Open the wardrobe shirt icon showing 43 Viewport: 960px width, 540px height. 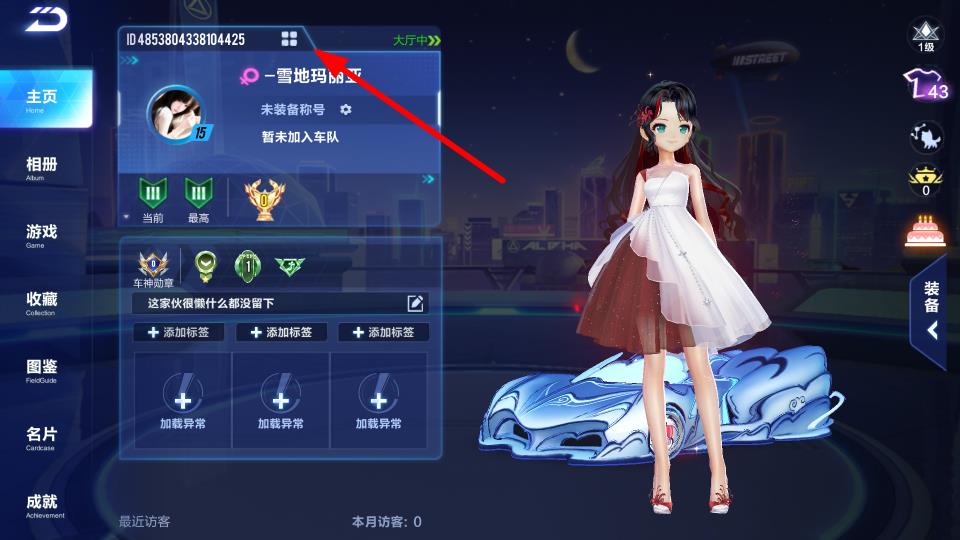[925, 86]
